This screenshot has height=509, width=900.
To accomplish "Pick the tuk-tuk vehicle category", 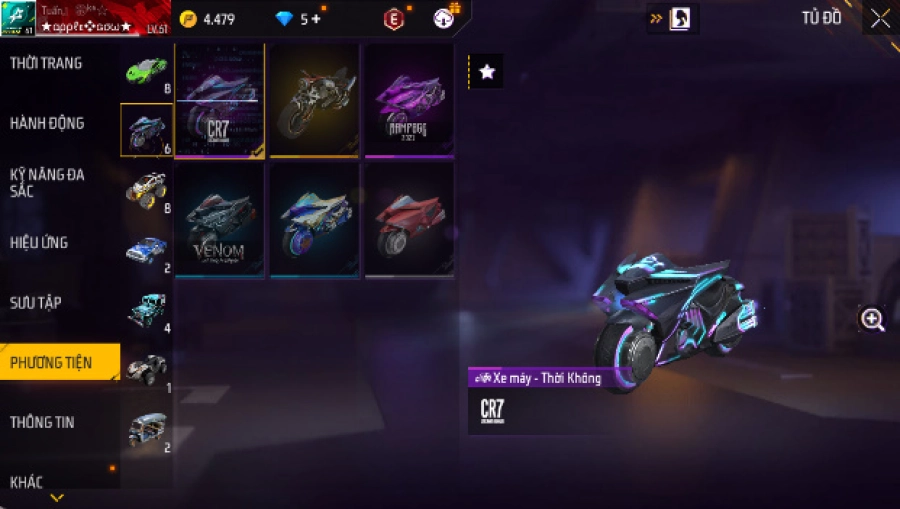I will coord(146,430).
